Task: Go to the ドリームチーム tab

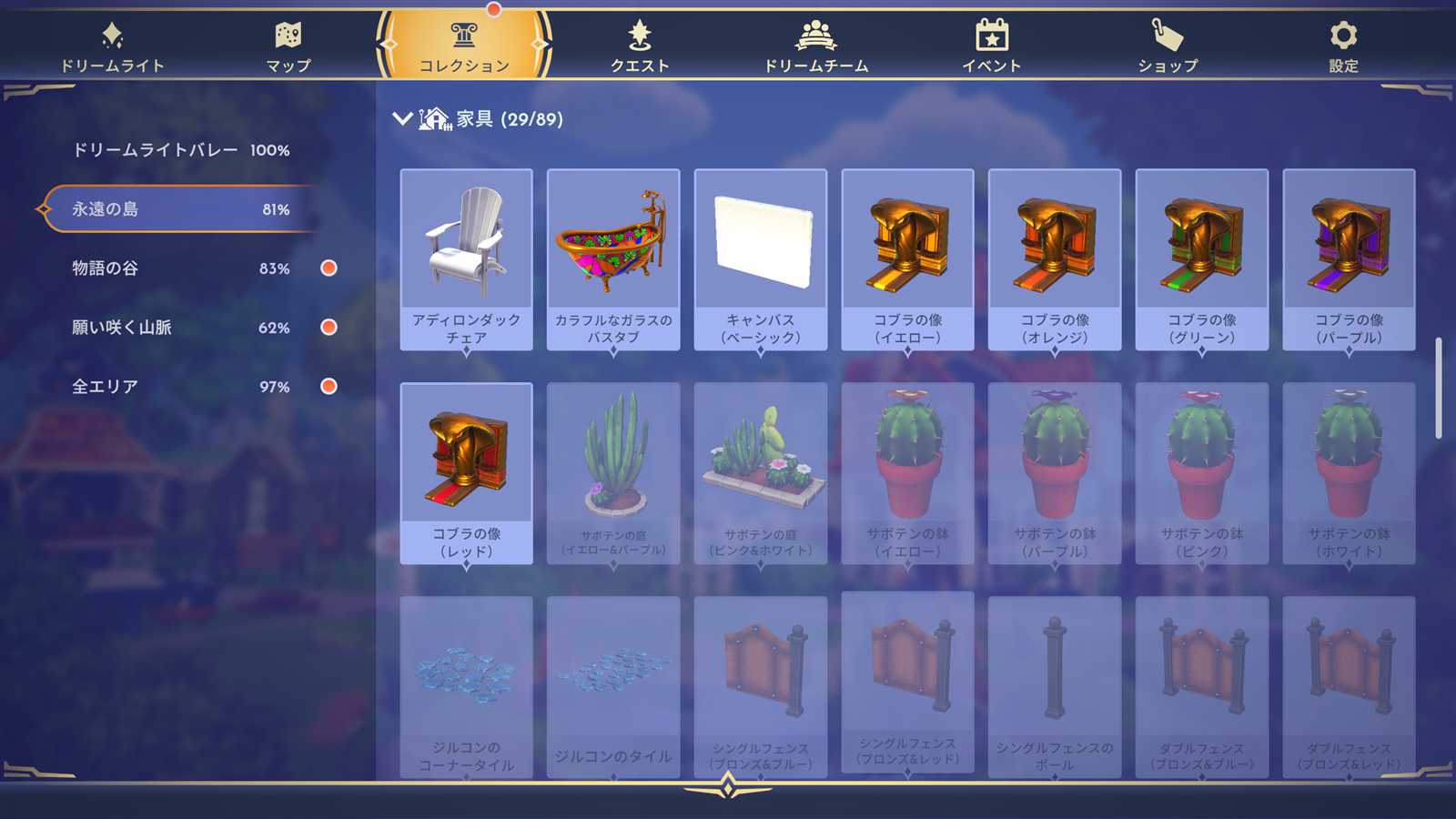Action: pos(815,47)
